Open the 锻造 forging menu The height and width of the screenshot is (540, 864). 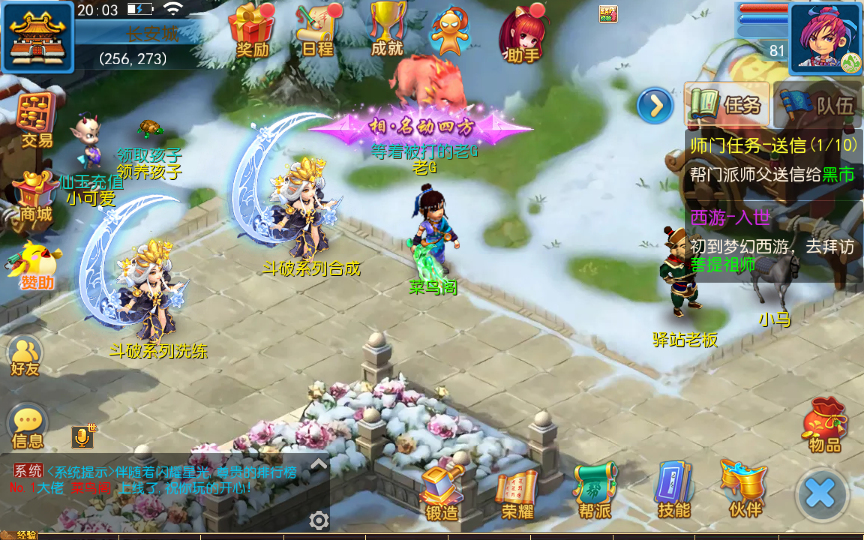441,492
